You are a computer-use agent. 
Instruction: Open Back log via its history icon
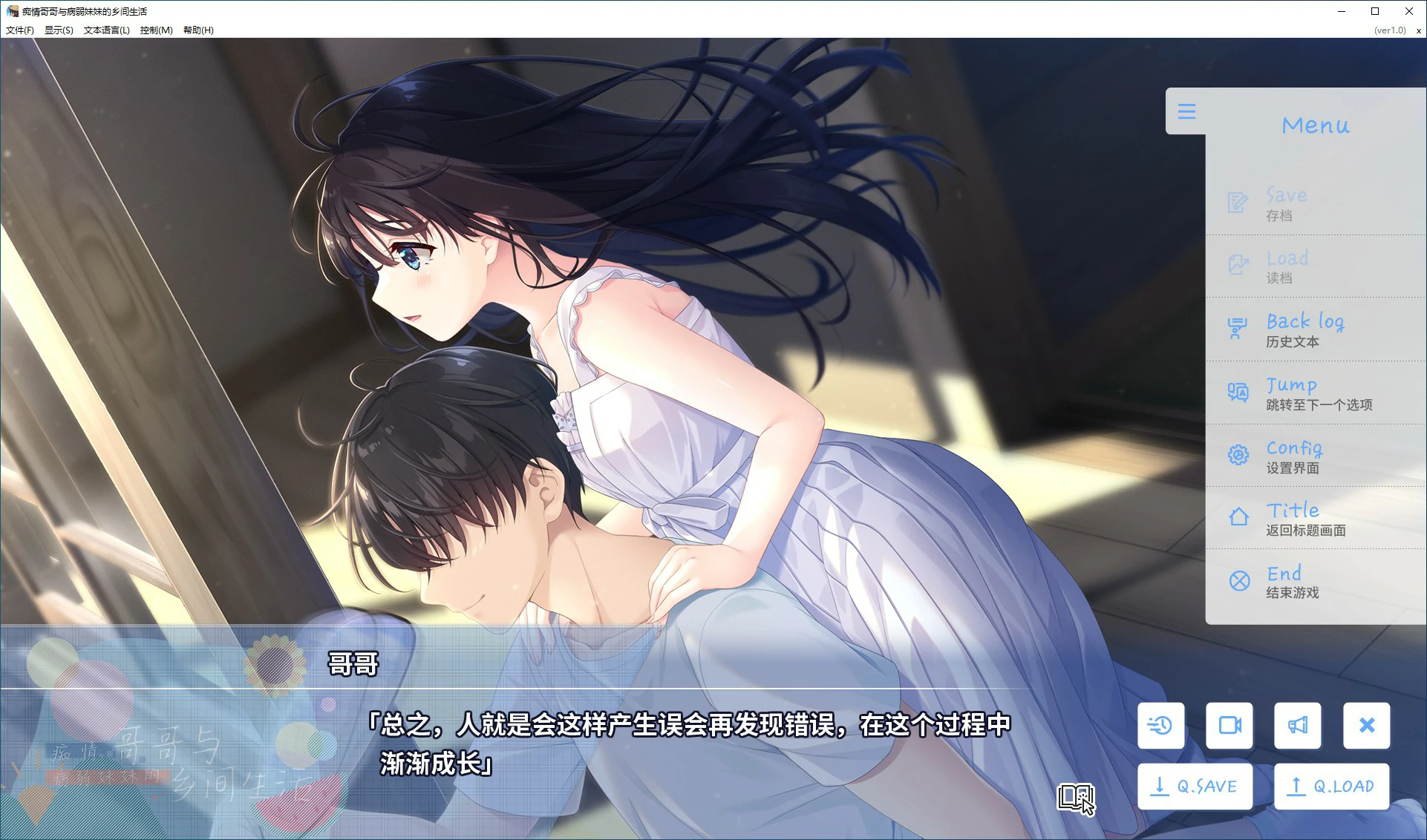1237,328
